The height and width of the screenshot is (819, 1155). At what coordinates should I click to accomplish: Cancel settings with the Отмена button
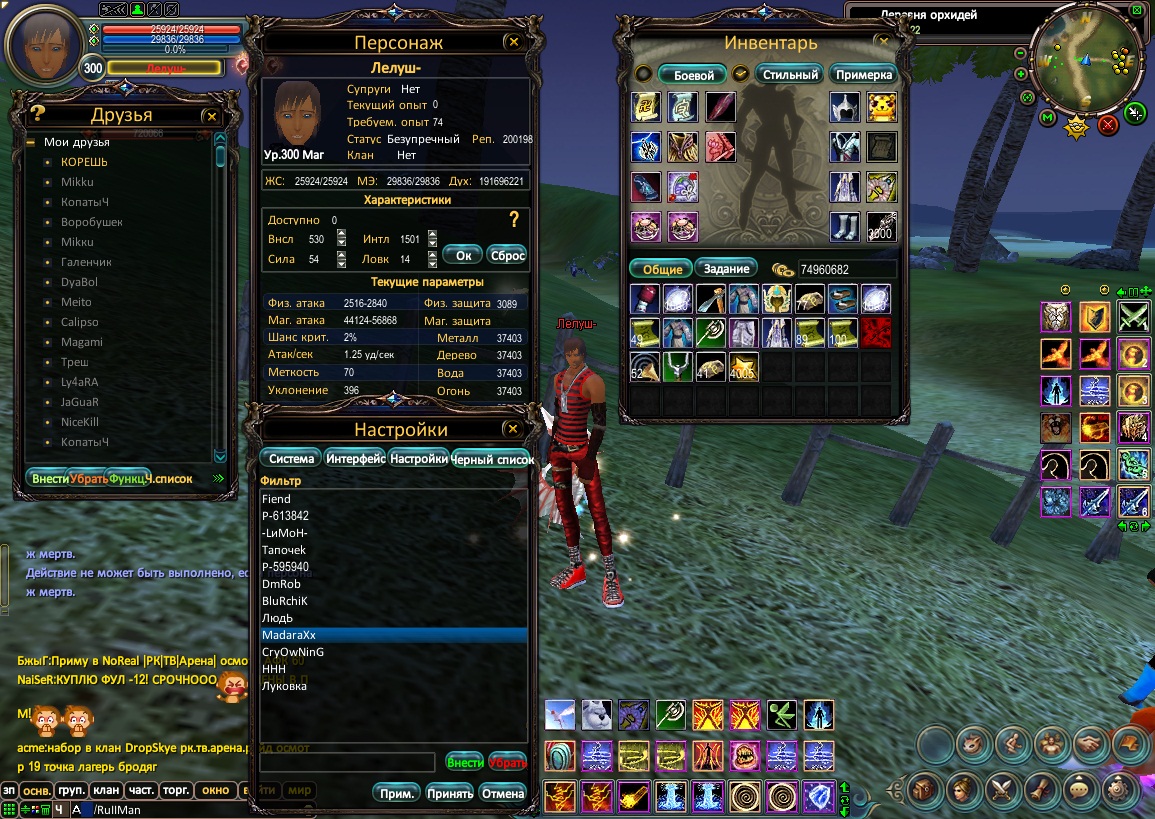502,793
